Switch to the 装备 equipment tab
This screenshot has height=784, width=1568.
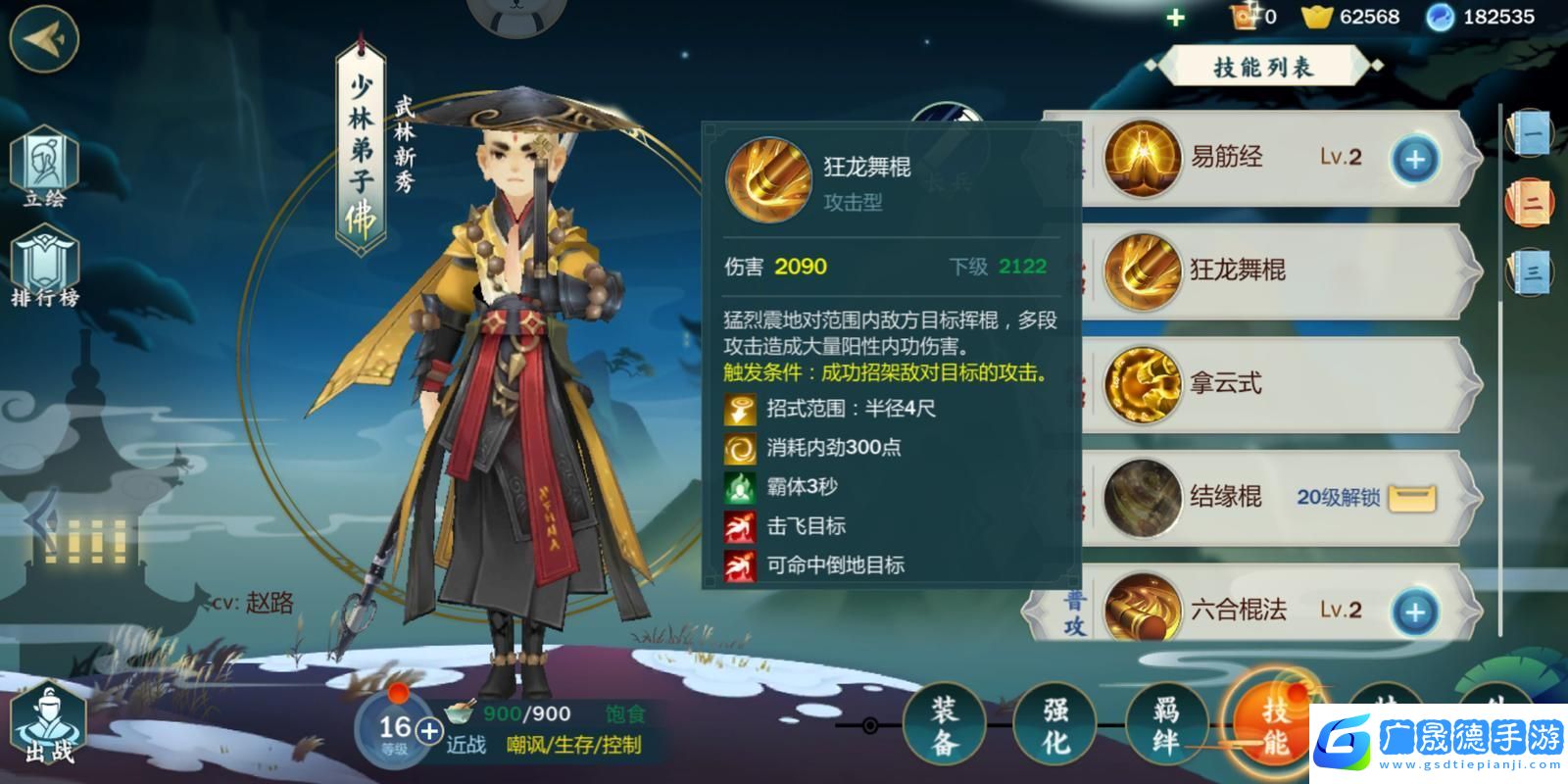pos(944,725)
